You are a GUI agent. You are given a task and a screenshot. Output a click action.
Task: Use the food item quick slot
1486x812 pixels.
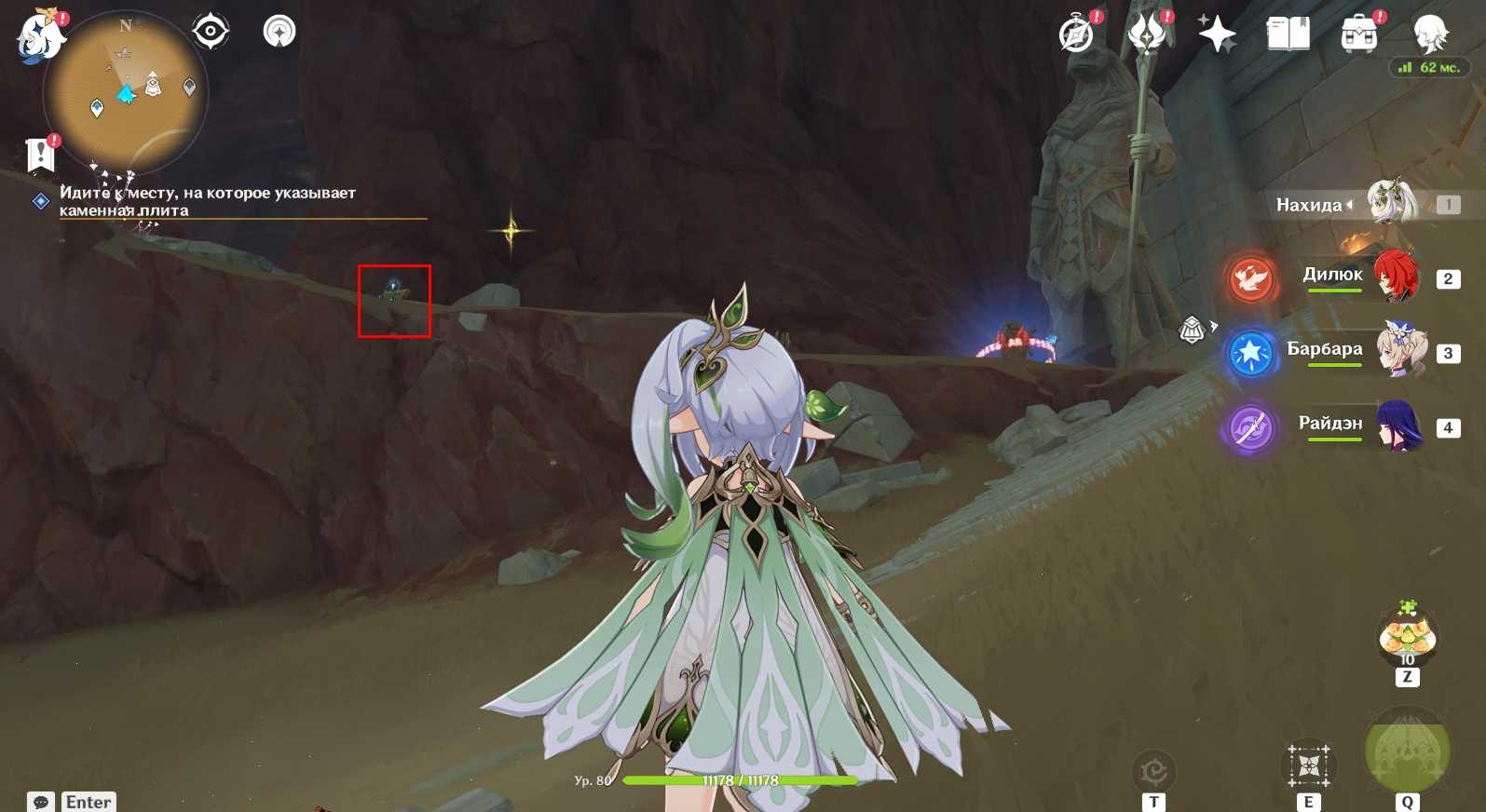tap(1407, 637)
